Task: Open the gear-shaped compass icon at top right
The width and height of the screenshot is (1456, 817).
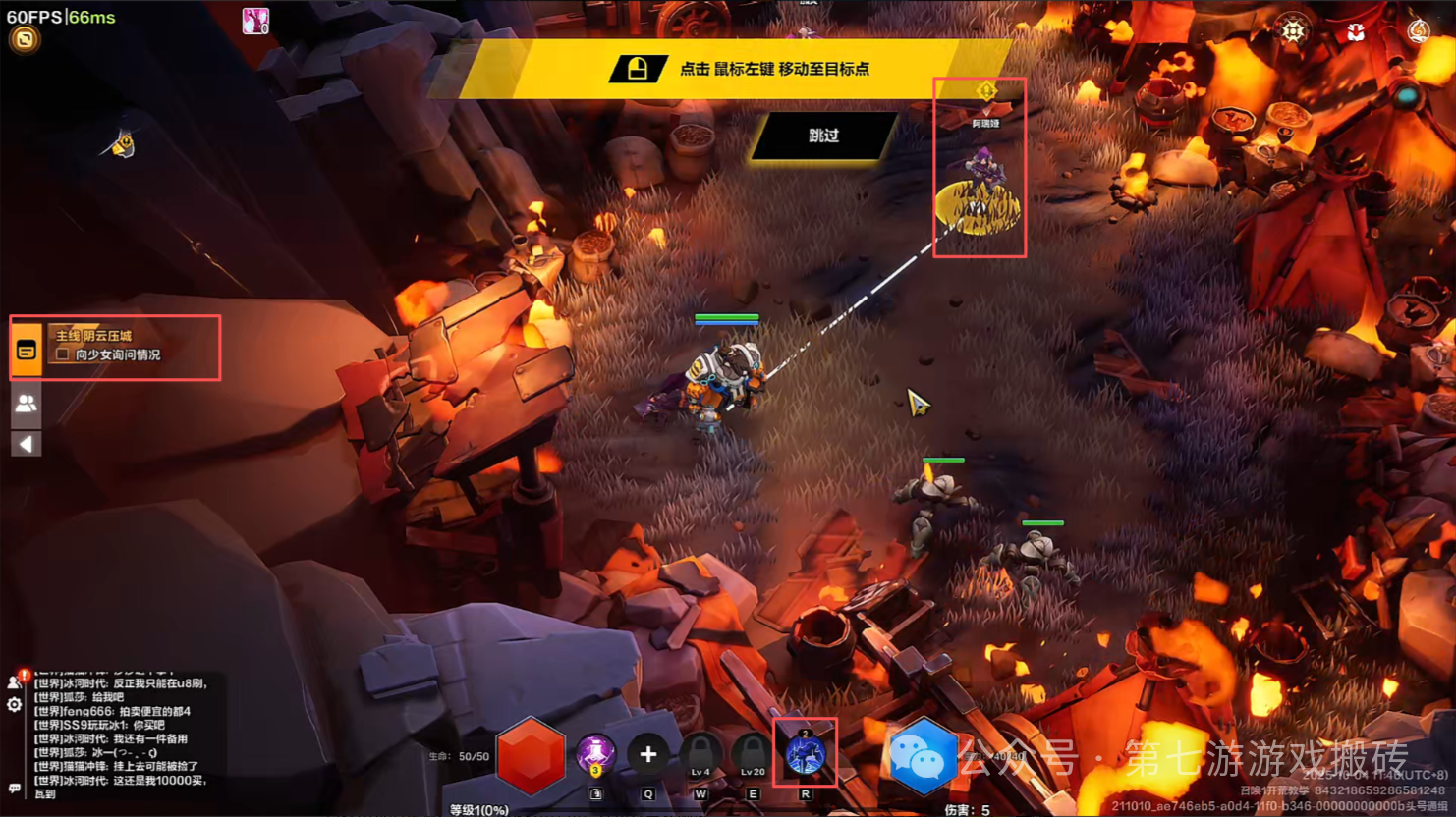Action: tap(1293, 31)
